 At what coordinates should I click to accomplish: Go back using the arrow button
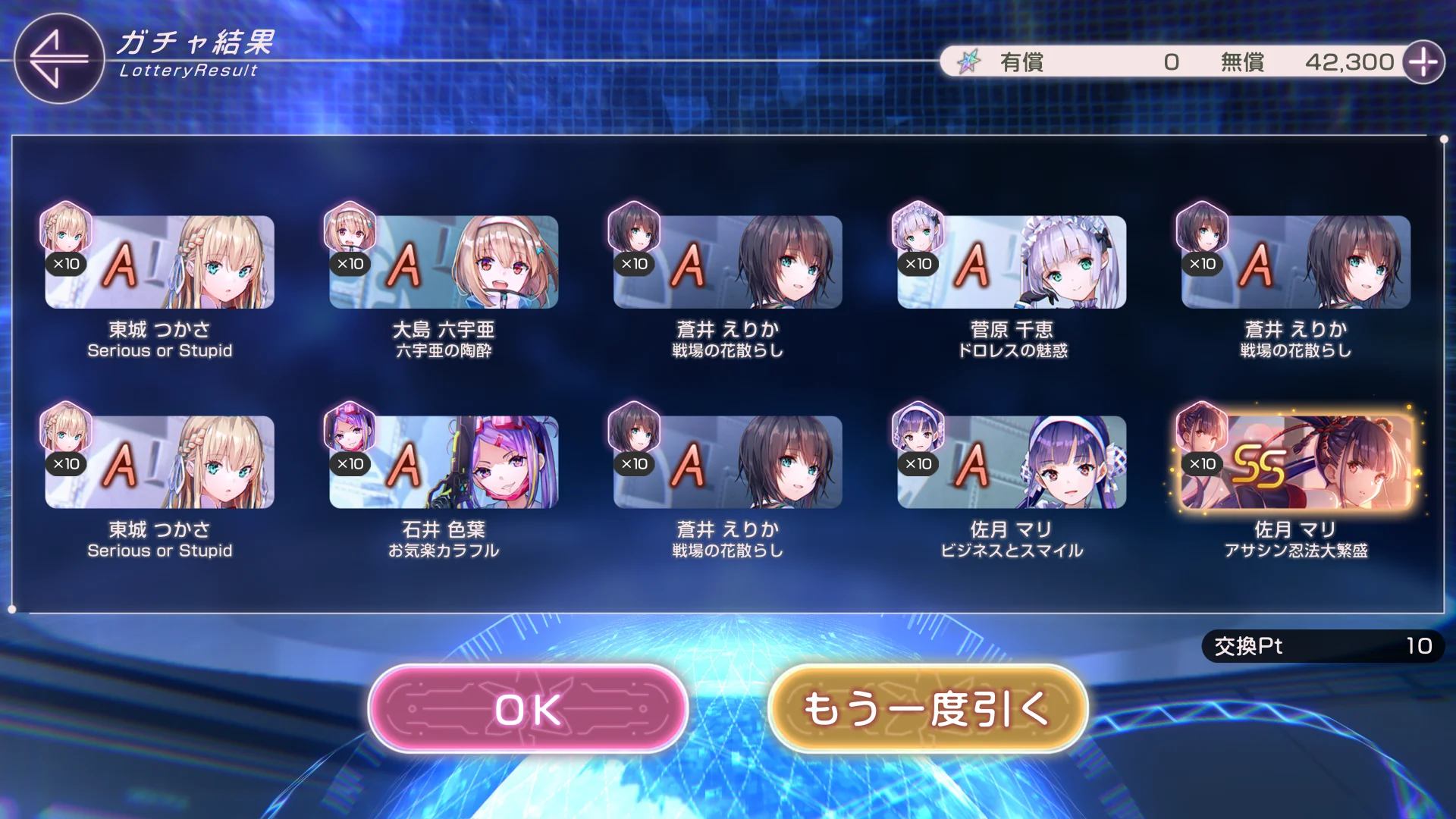[58, 58]
